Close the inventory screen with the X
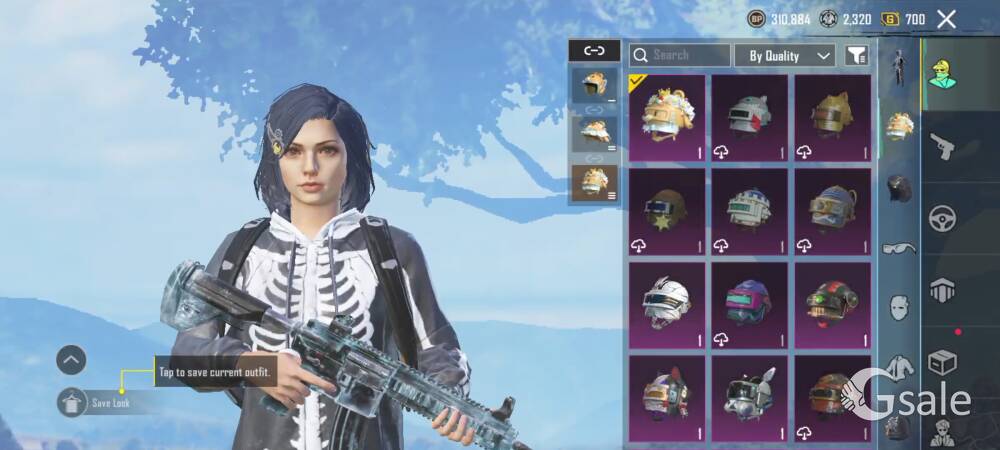Viewport: 1000px width, 450px height. 946,19
